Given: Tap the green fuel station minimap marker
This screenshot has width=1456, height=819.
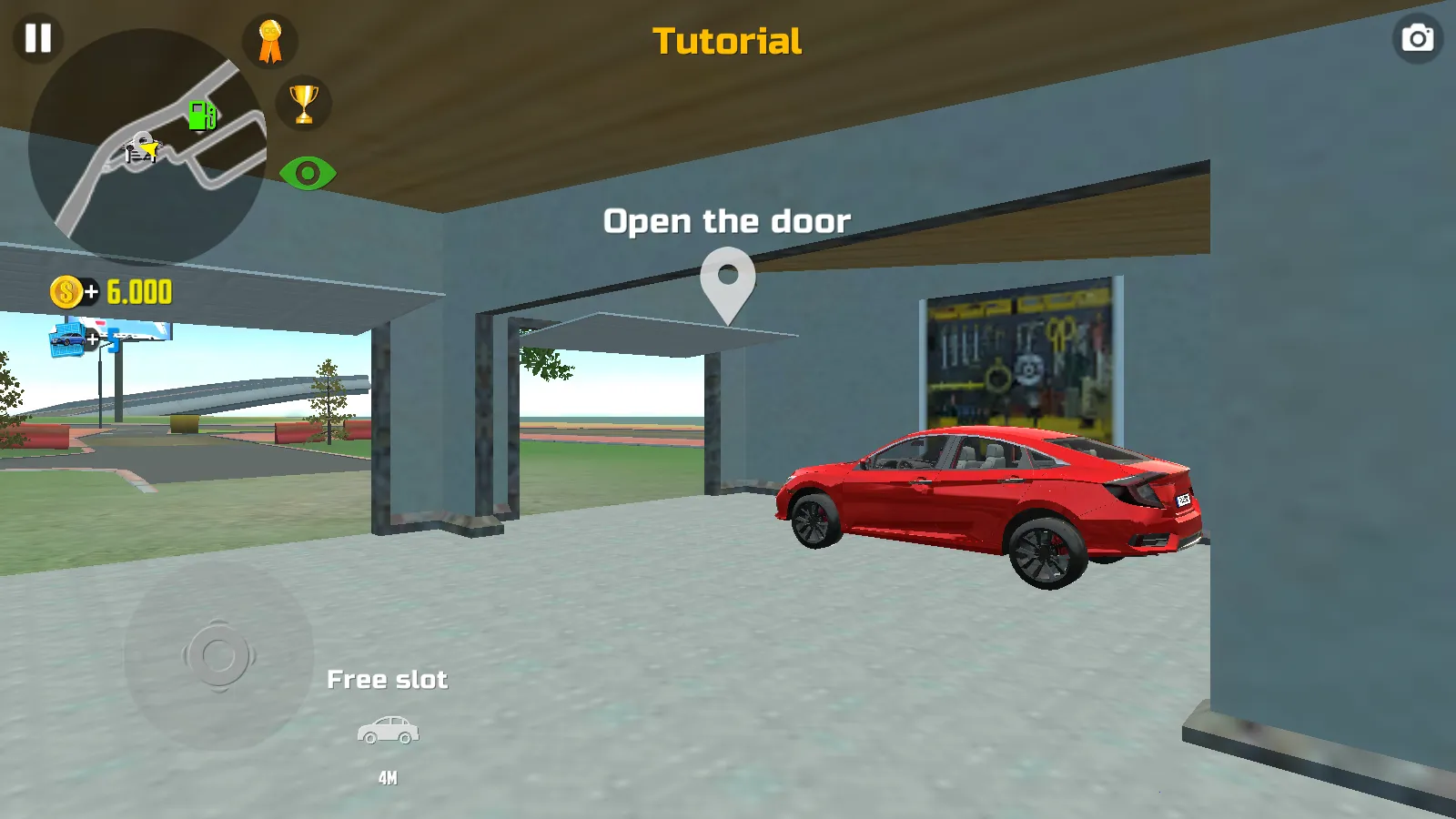Looking at the screenshot, I should click(x=202, y=116).
